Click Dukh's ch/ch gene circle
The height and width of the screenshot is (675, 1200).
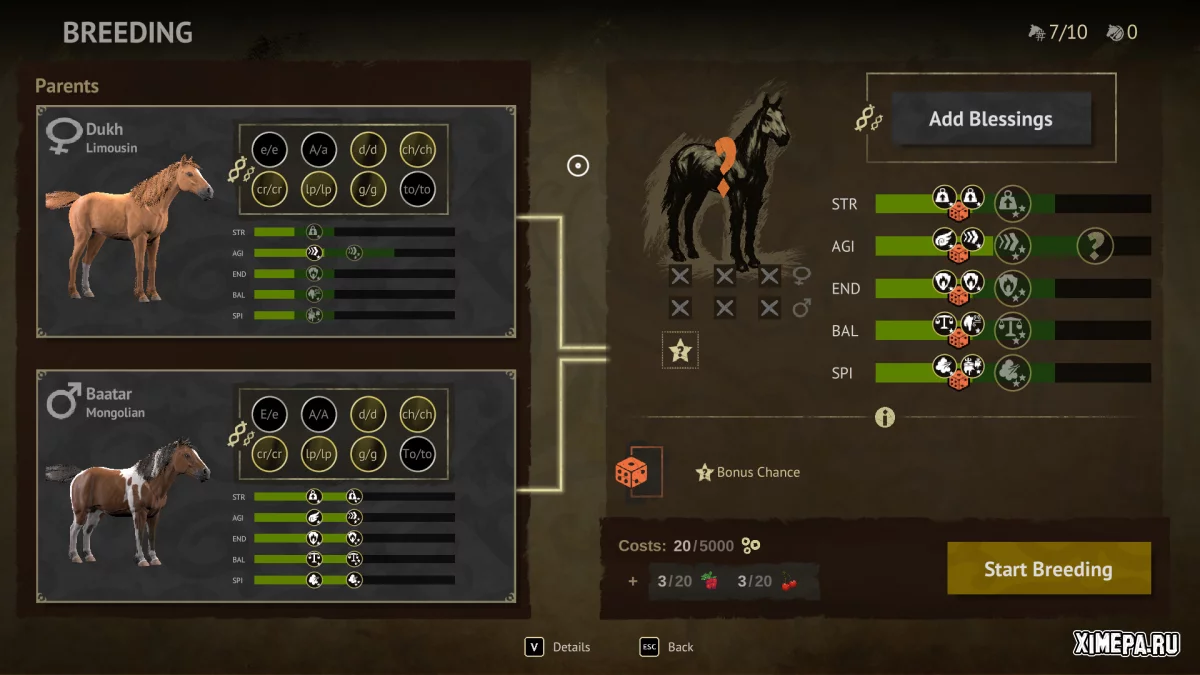tap(417, 149)
